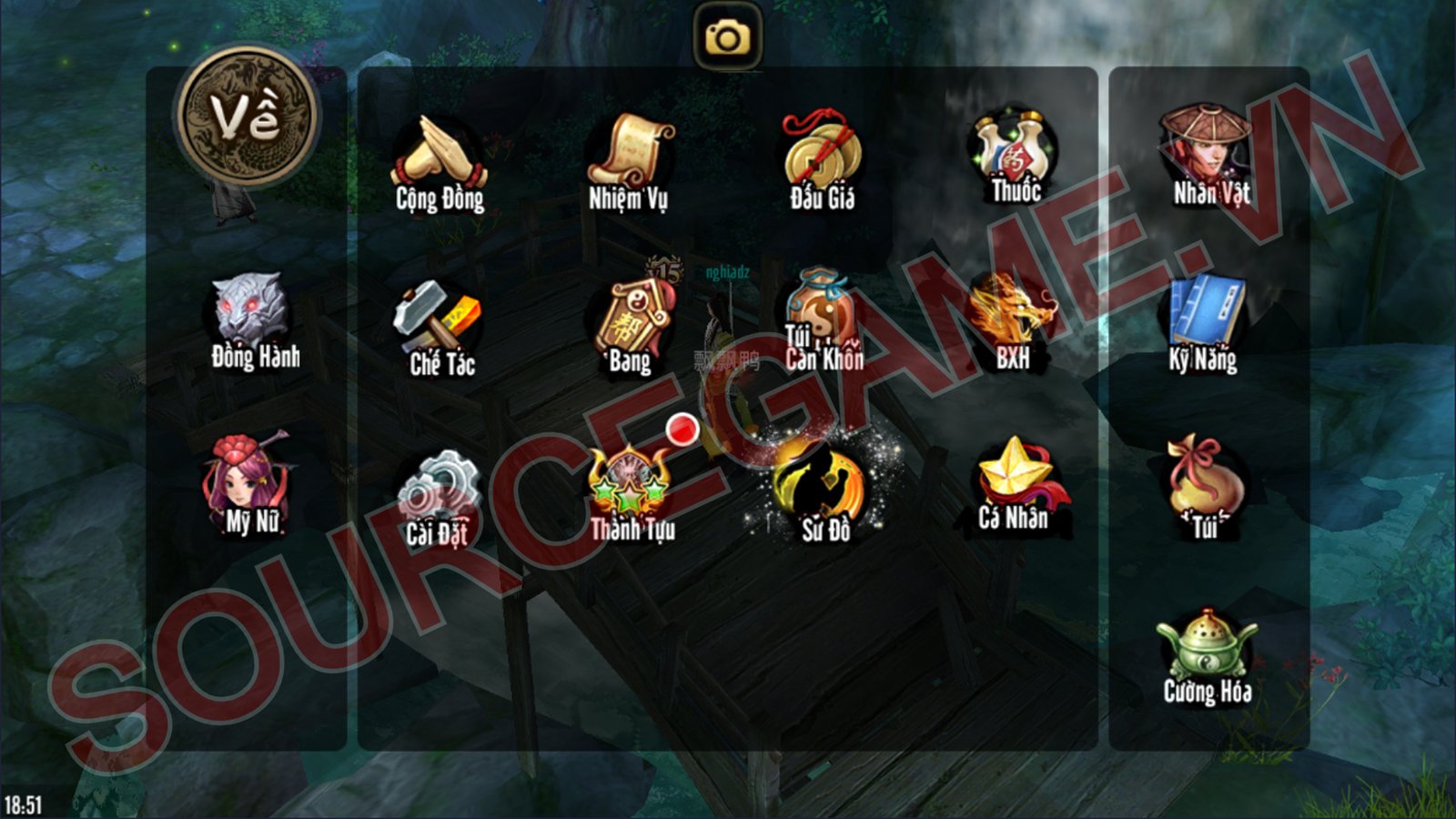The width and height of the screenshot is (1456, 819).
Task: Click the Về back coin button
Action: (x=248, y=117)
